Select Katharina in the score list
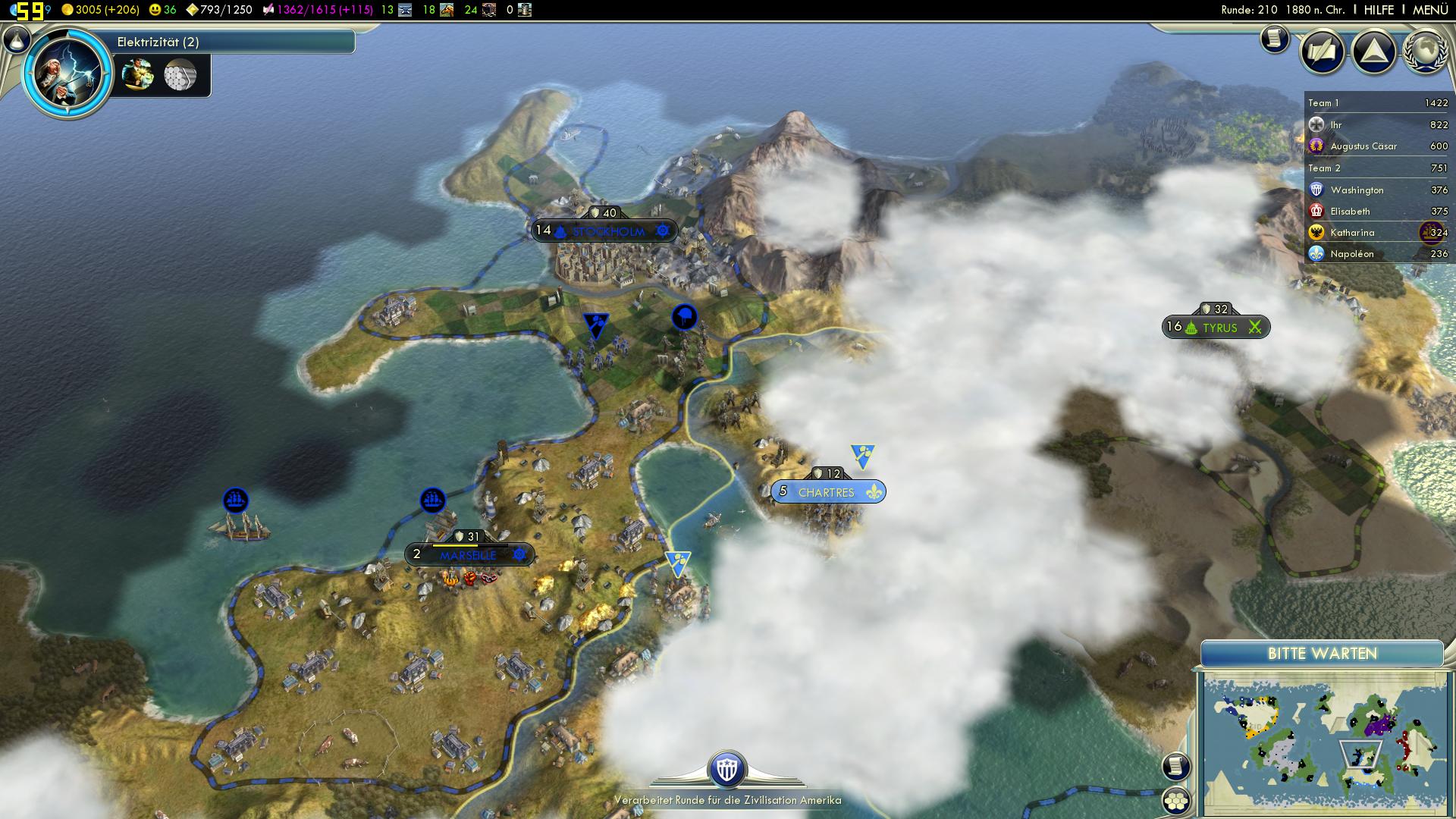The width and height of the screenshot is (1456, 819). (1352, 233)
